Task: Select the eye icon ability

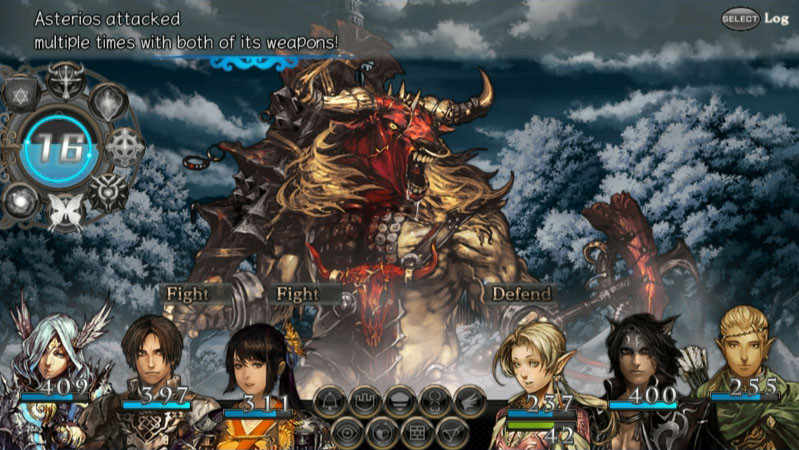Action: (349, 432)
